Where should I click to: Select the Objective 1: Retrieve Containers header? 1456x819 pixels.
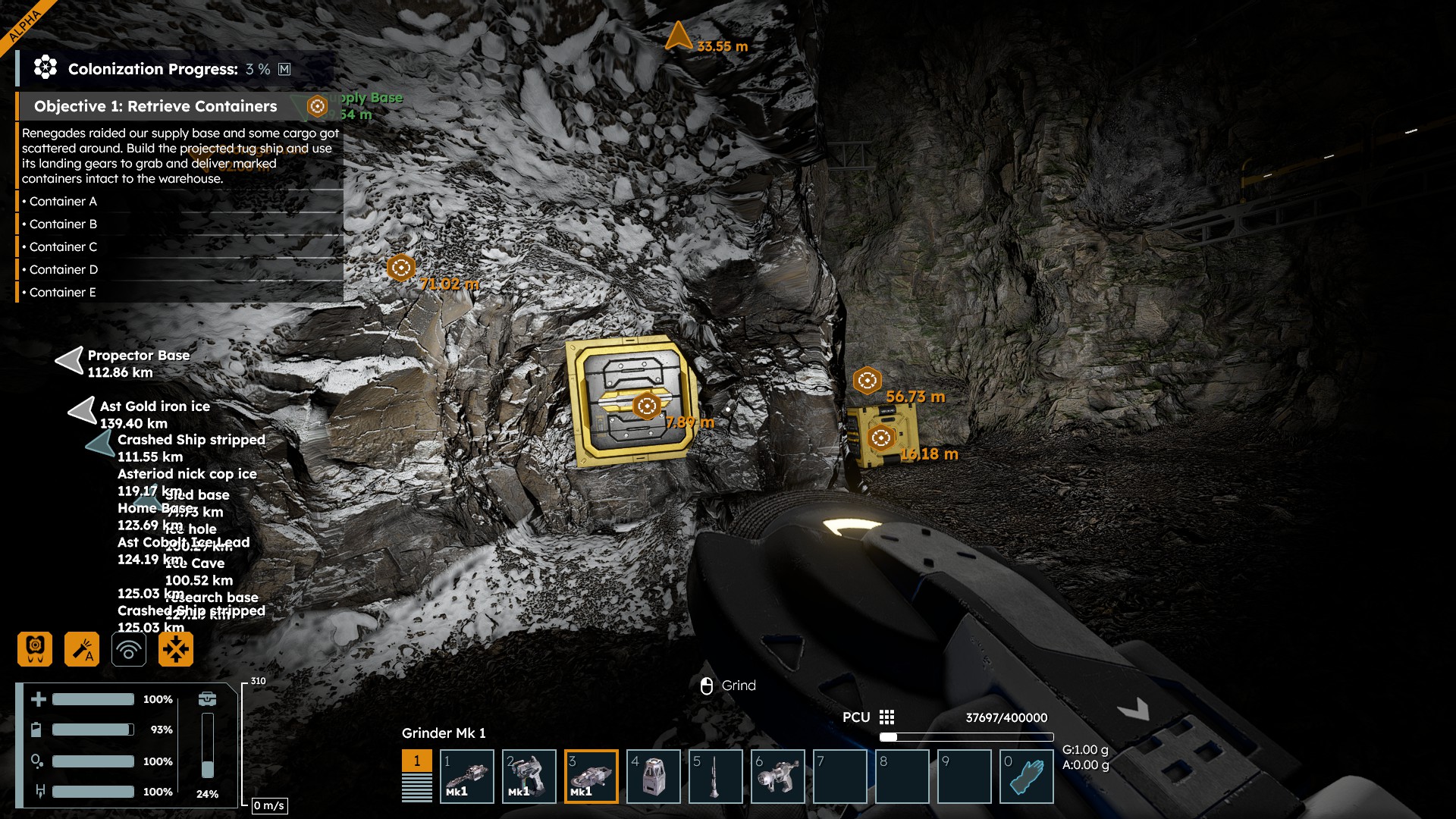(155, 106)
